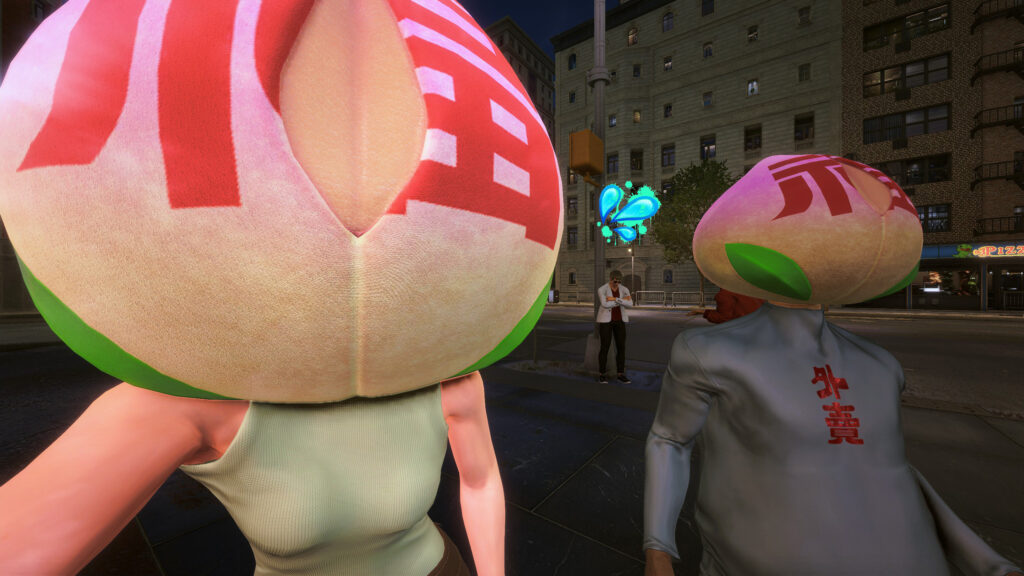Select the glowing blue butterfly marker
The image size is (1024, 576).
pyautogui.click(x=627, y=212)
